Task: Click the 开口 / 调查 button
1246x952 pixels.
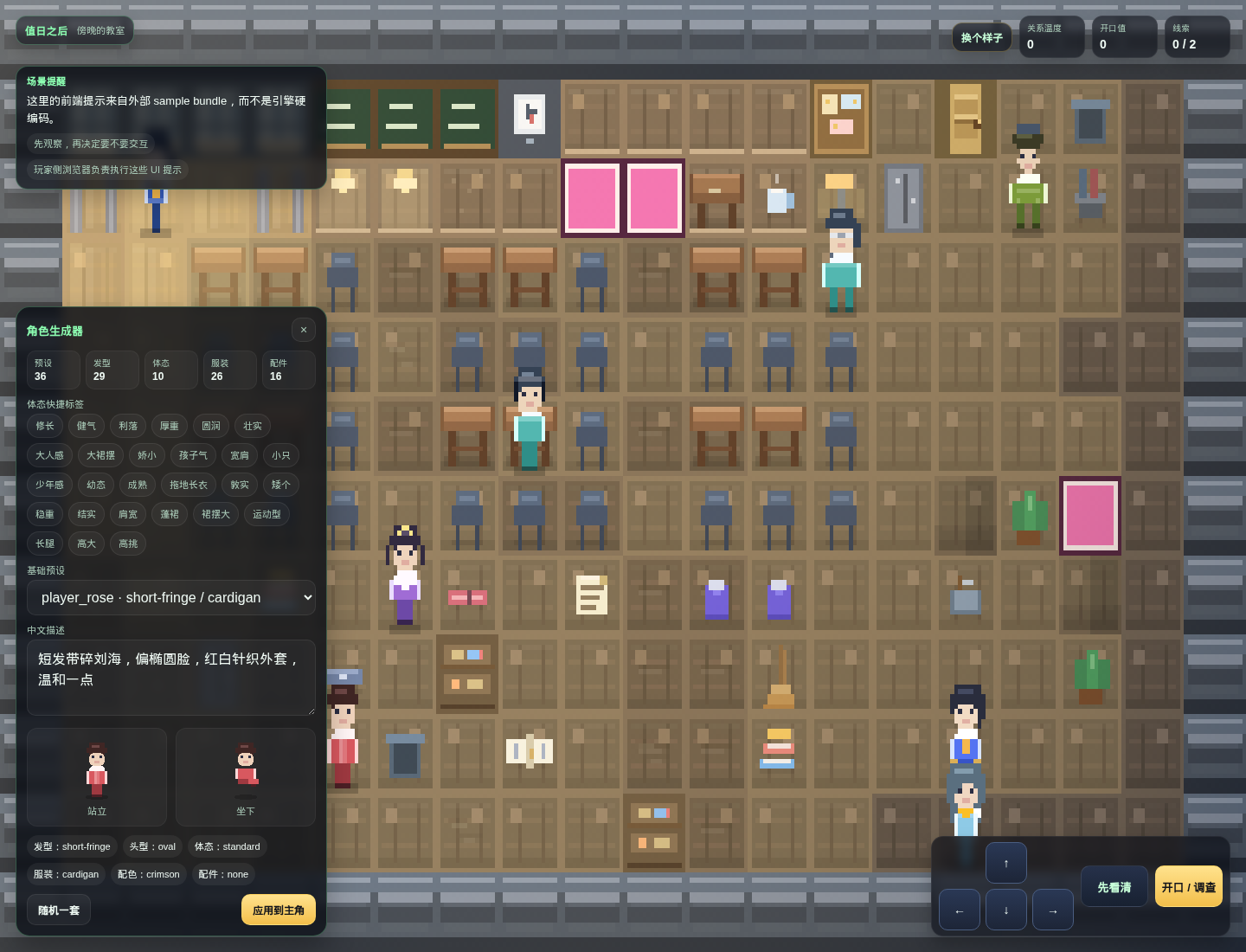Action: point(1188,886)
